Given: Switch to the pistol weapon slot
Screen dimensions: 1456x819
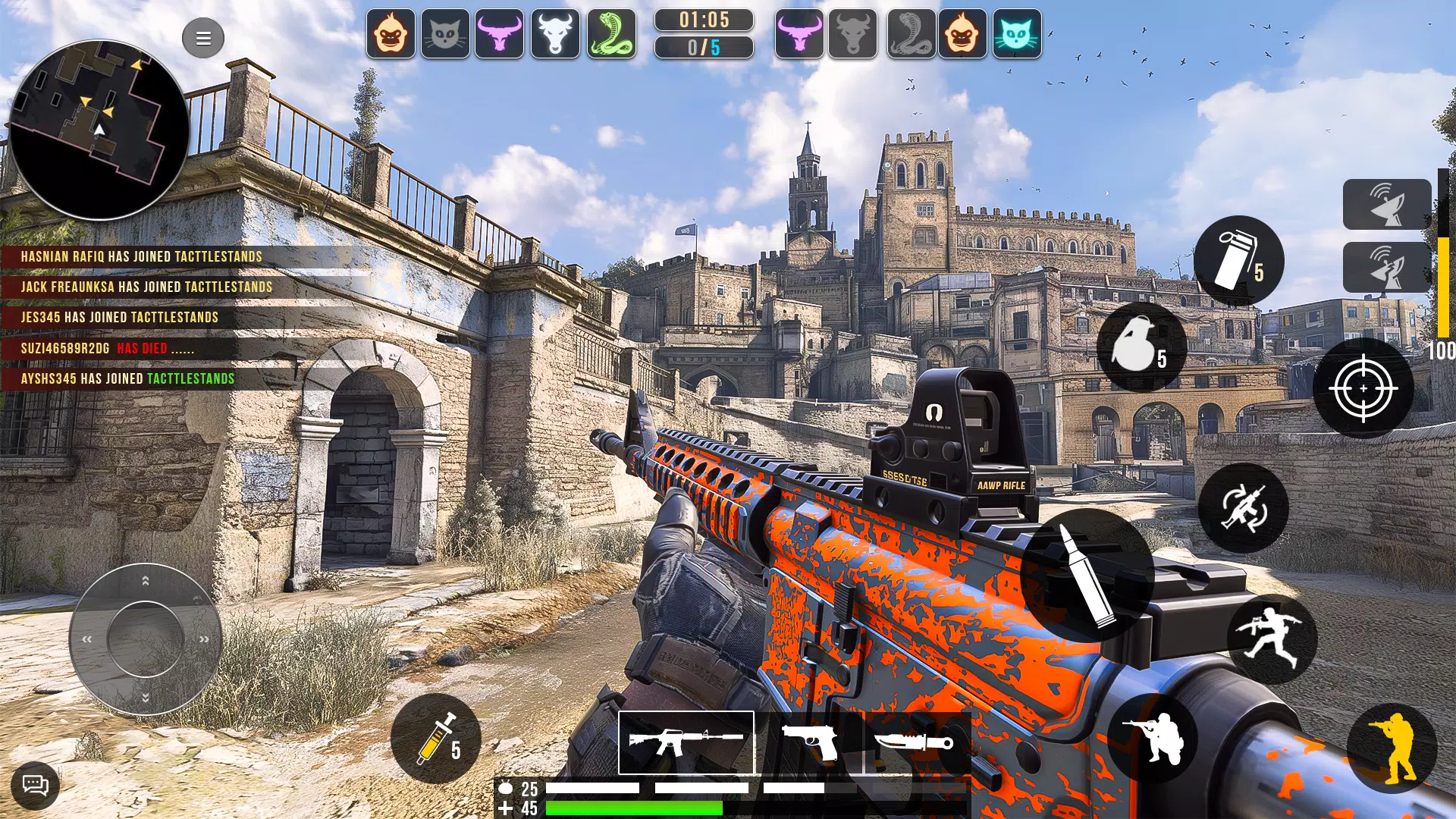Looking at the screenshot, I should coord(810,742).
